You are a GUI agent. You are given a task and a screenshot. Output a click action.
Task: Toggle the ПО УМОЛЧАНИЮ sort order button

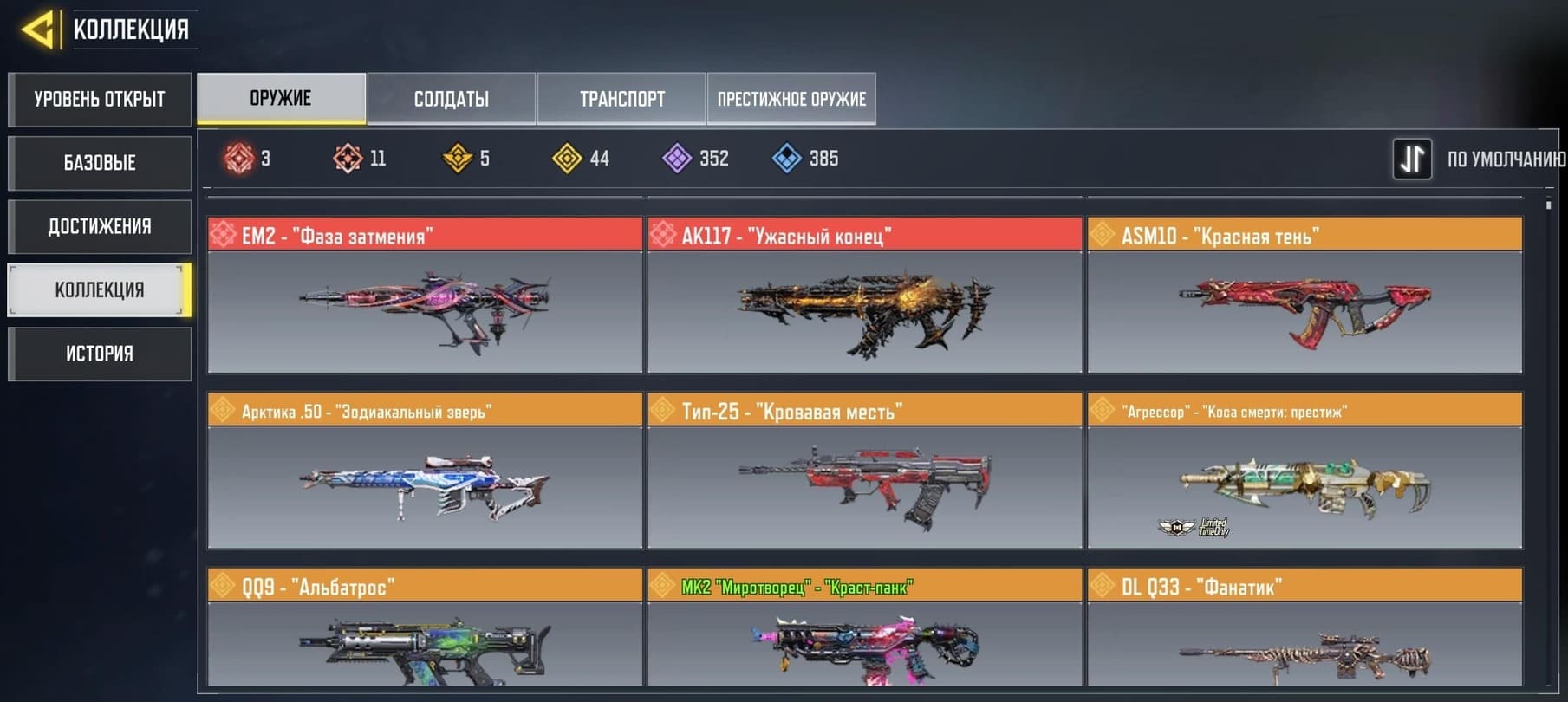point(1412,159)
